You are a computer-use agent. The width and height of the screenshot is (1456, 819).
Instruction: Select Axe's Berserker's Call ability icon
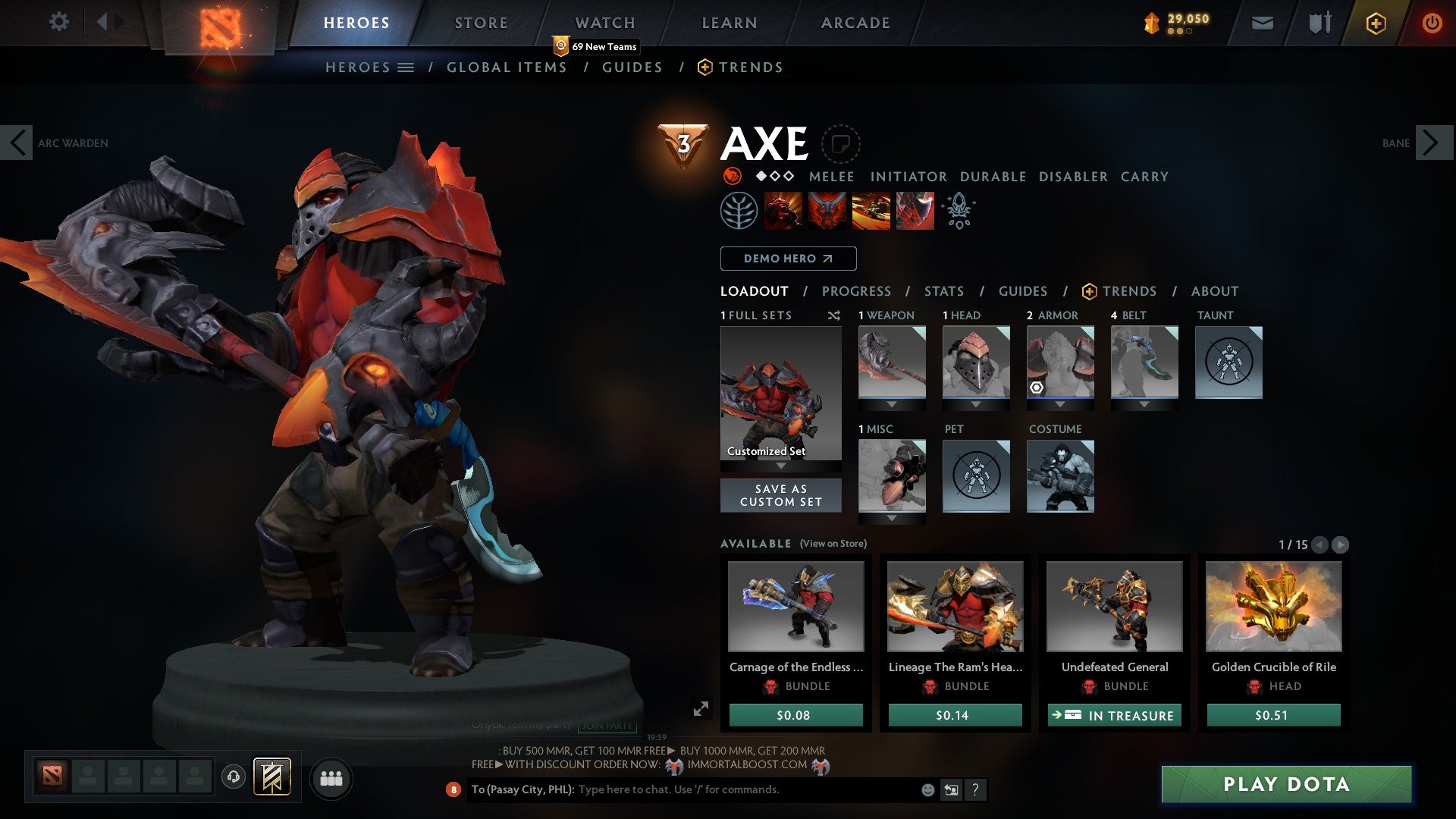783,210
